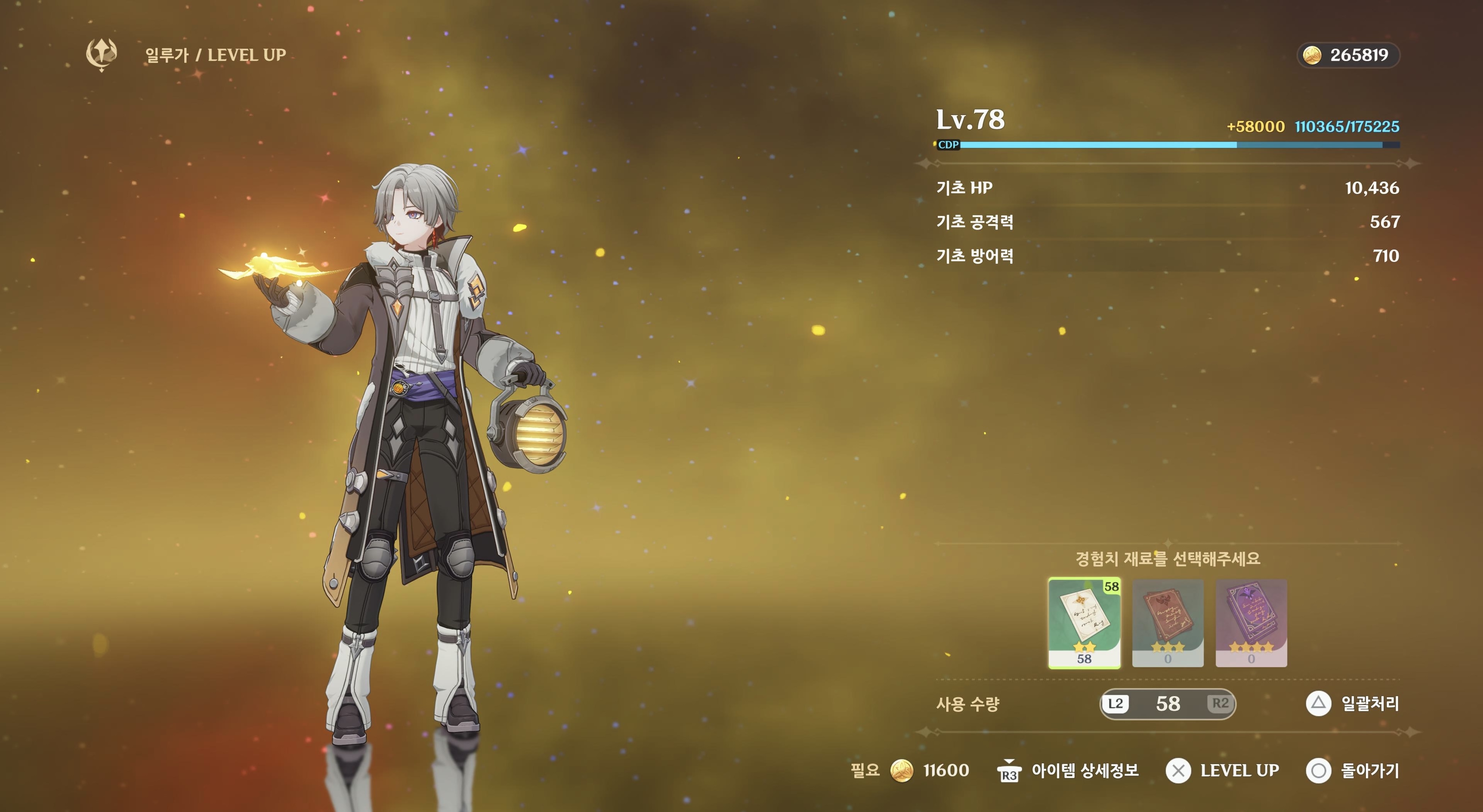Pick the purple four-star experience book
1483x812 pixels.
coord(1251,623)
